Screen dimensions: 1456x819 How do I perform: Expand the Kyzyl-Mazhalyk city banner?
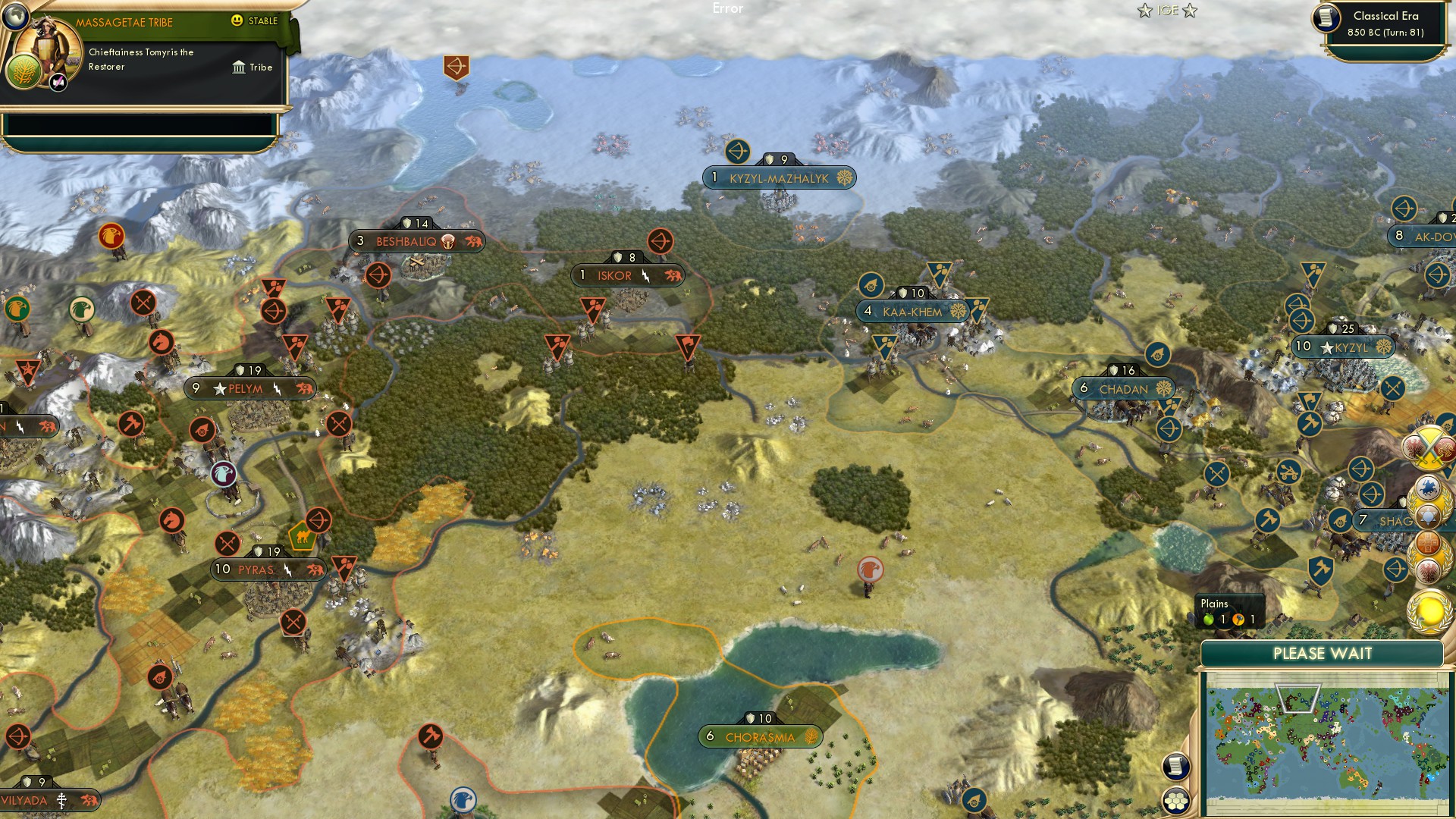coord(782,177)
